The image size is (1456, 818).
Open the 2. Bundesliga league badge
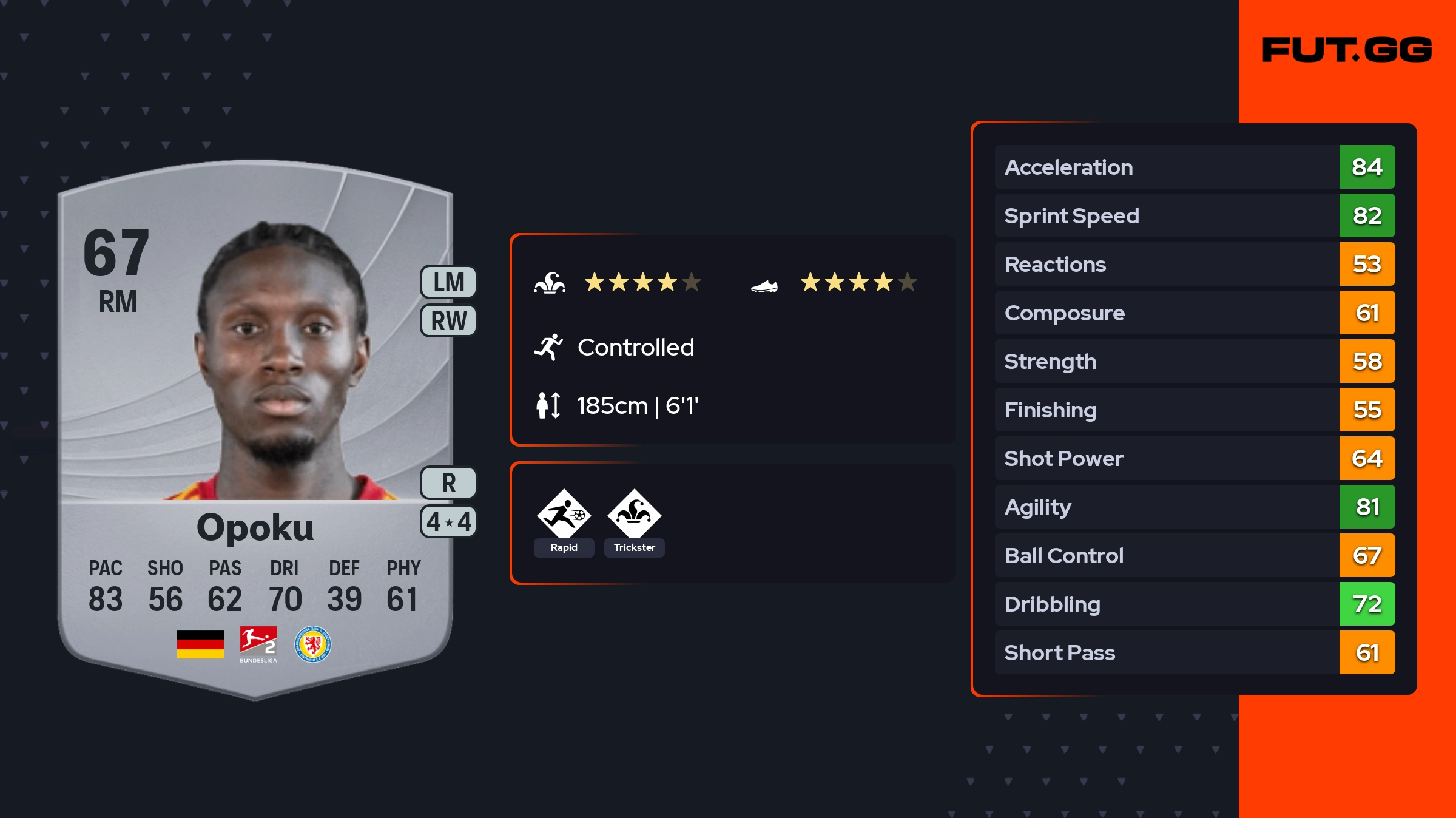pos(258,644)
